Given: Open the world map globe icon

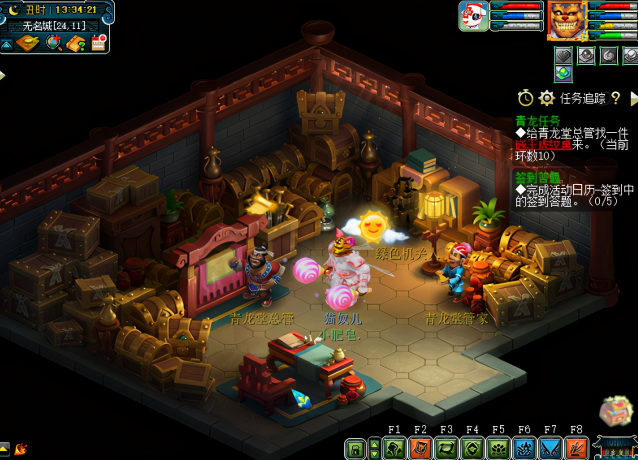Looking at the screenshot, I should [x=53, y=43].
